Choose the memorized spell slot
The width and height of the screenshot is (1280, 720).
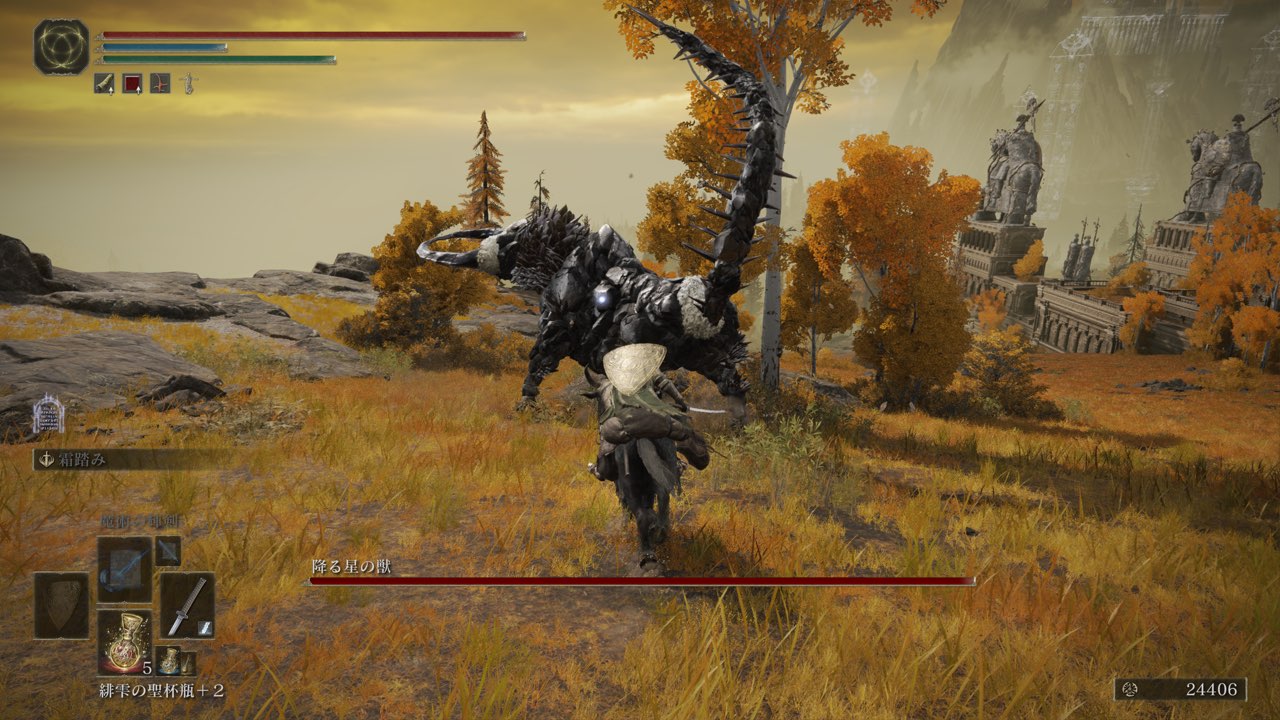[124, 569]
